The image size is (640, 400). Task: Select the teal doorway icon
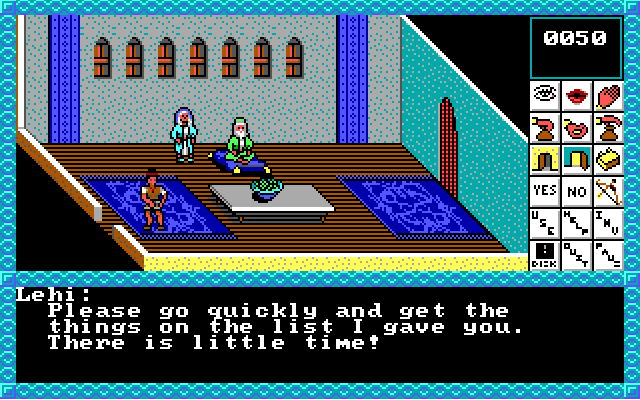click(x=577, y=159)
